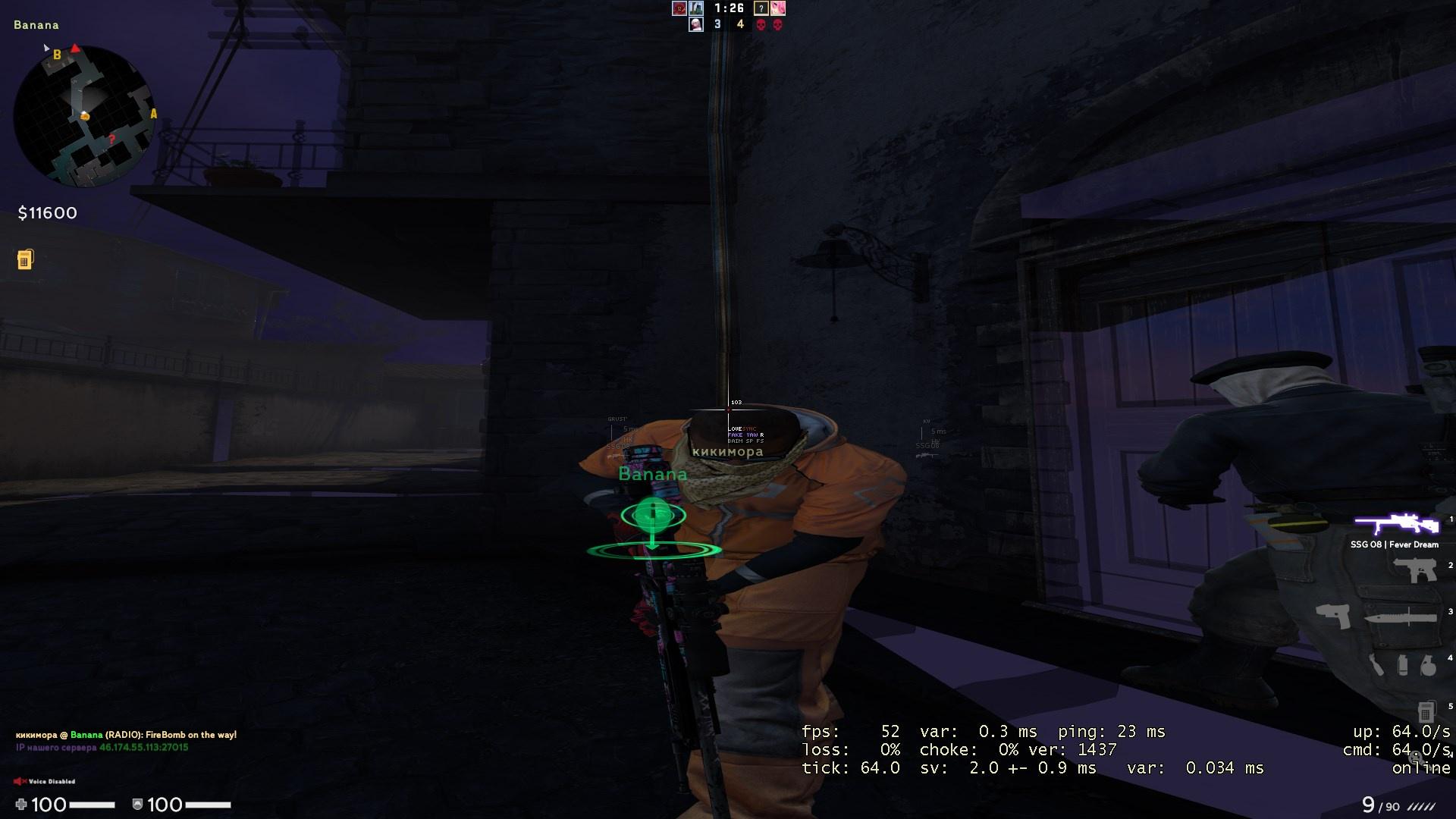Click the smoke grenade icon in slot 4

coord(1402,666)
